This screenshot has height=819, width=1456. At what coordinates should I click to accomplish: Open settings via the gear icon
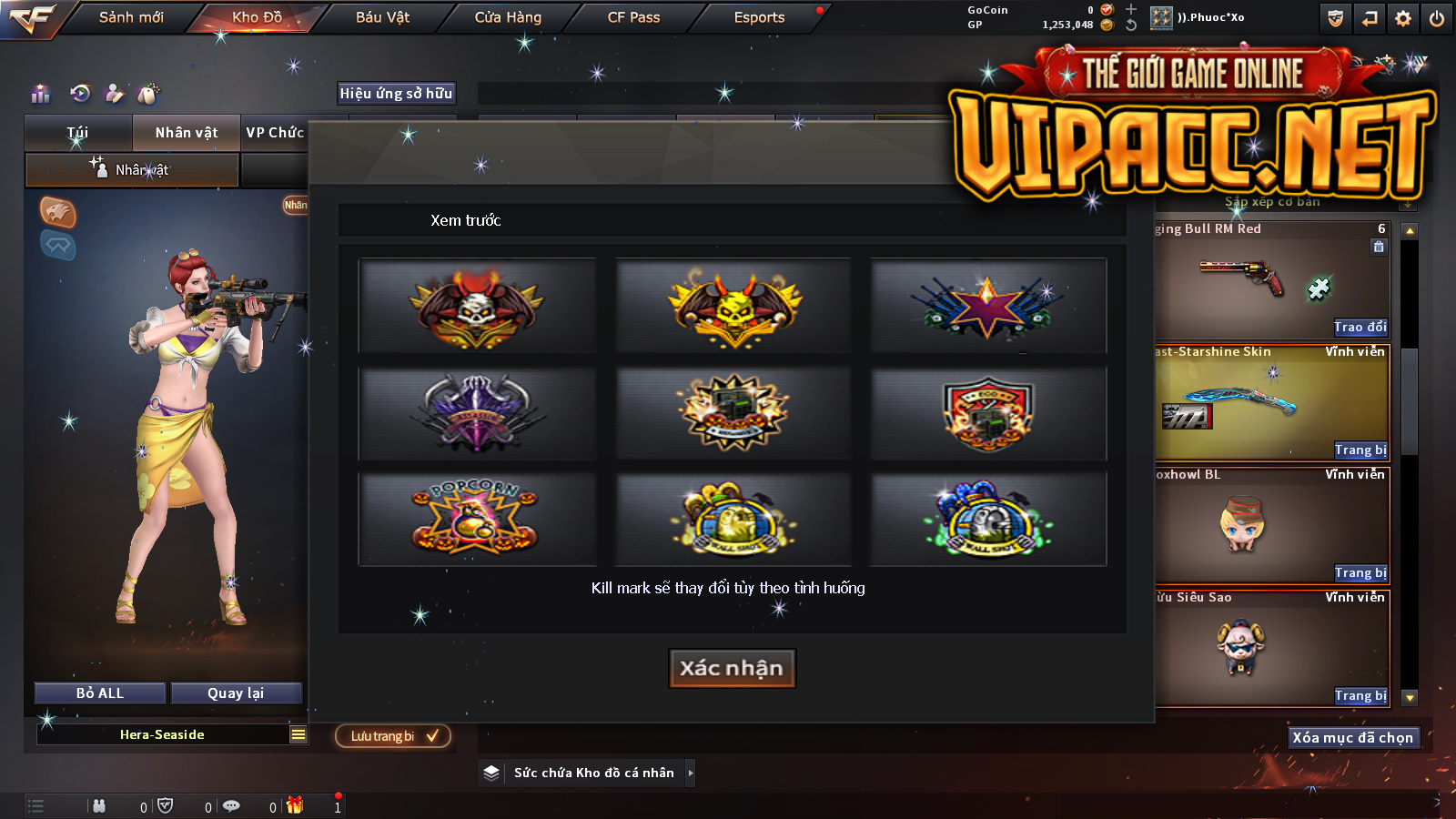tap(1403, 18)
